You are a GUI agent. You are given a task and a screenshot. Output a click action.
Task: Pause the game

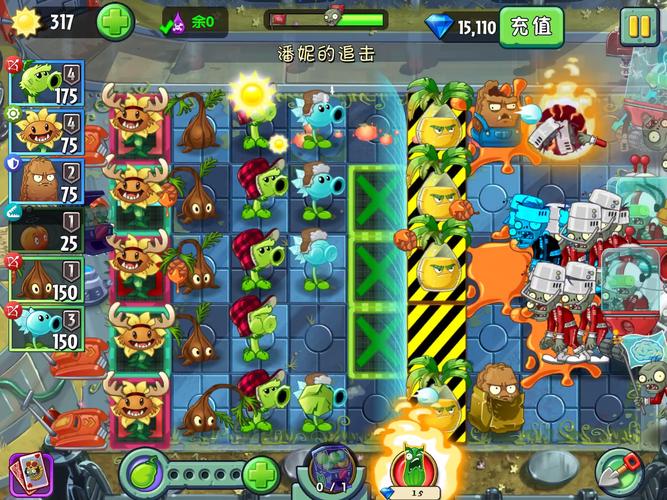coord(637,25)
